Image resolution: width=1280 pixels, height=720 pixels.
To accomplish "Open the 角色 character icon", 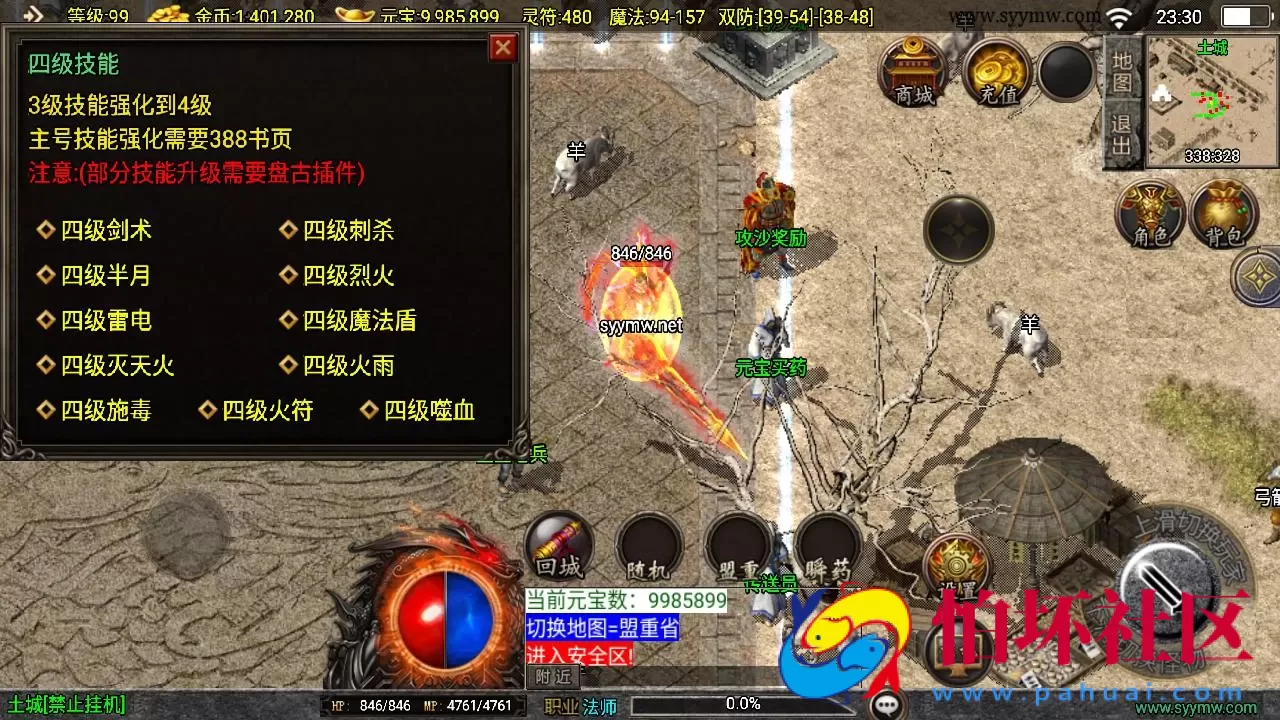I will click(1150, 213).
